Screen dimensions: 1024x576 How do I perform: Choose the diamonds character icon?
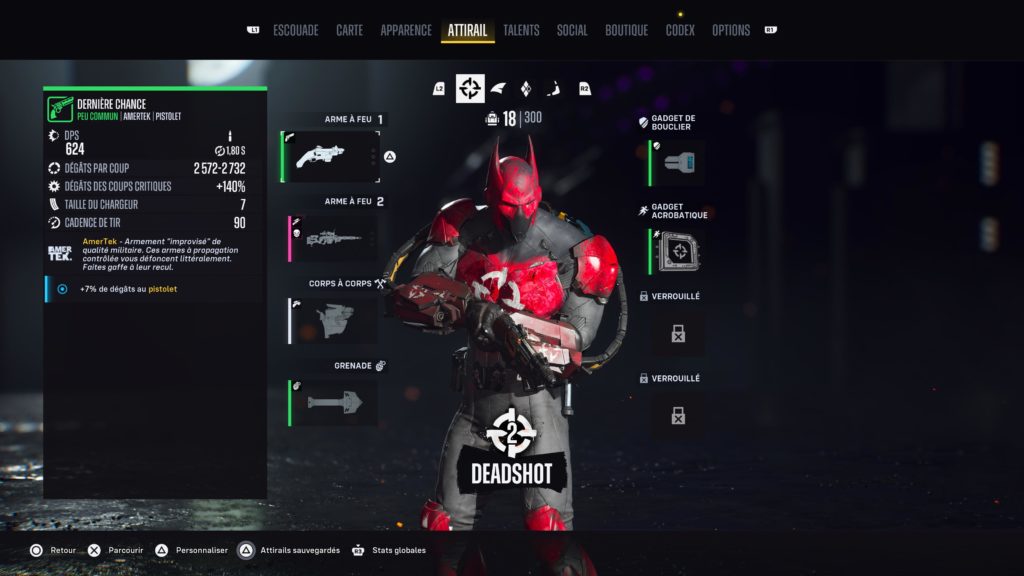click(527, 89)
